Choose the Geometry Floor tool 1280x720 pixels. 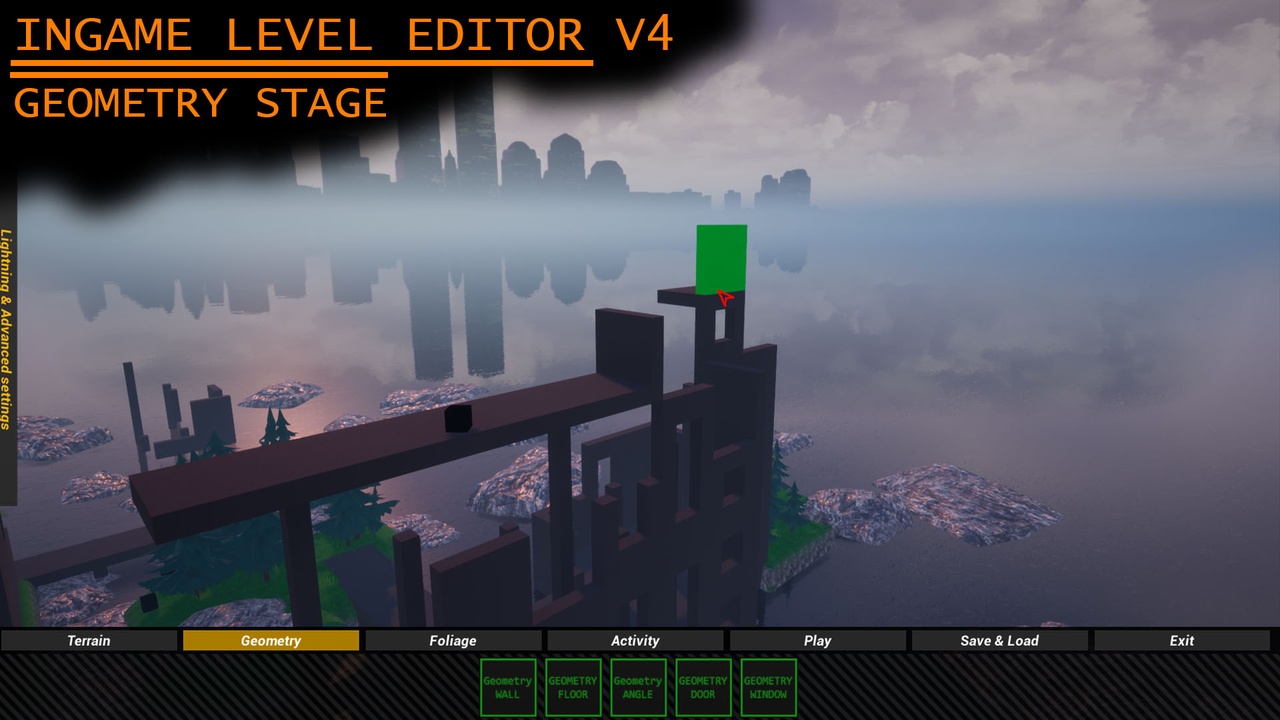tap(572, 687)
